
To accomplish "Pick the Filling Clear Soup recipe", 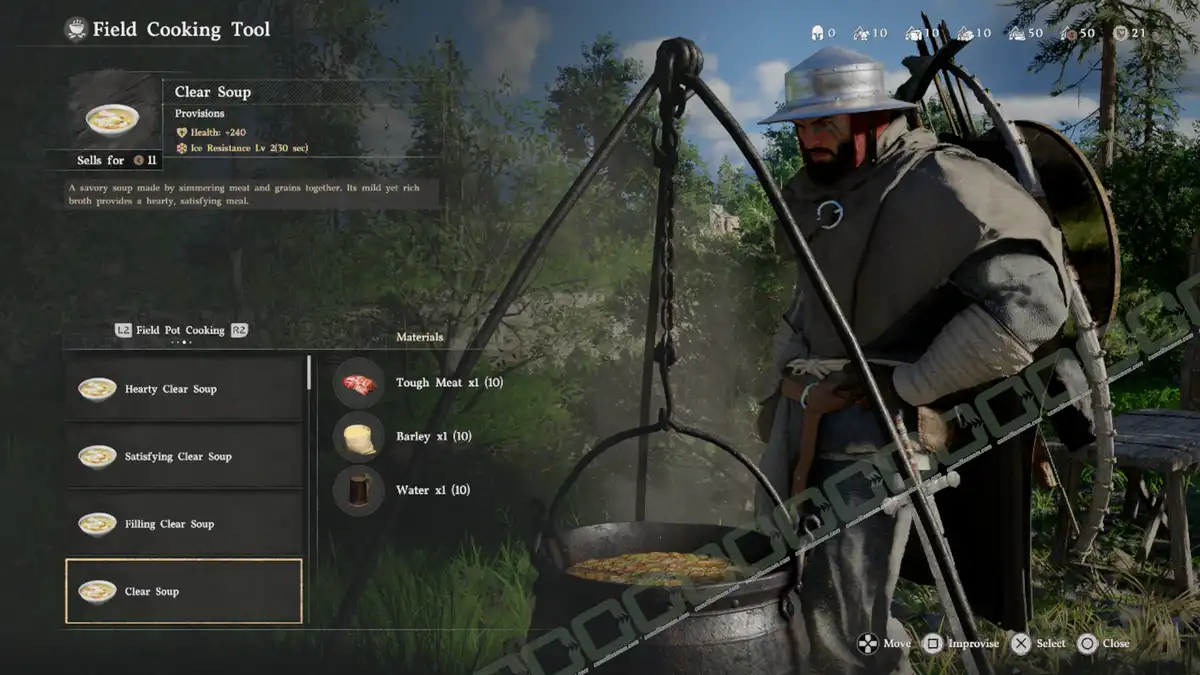I will (x=184, y=523).
